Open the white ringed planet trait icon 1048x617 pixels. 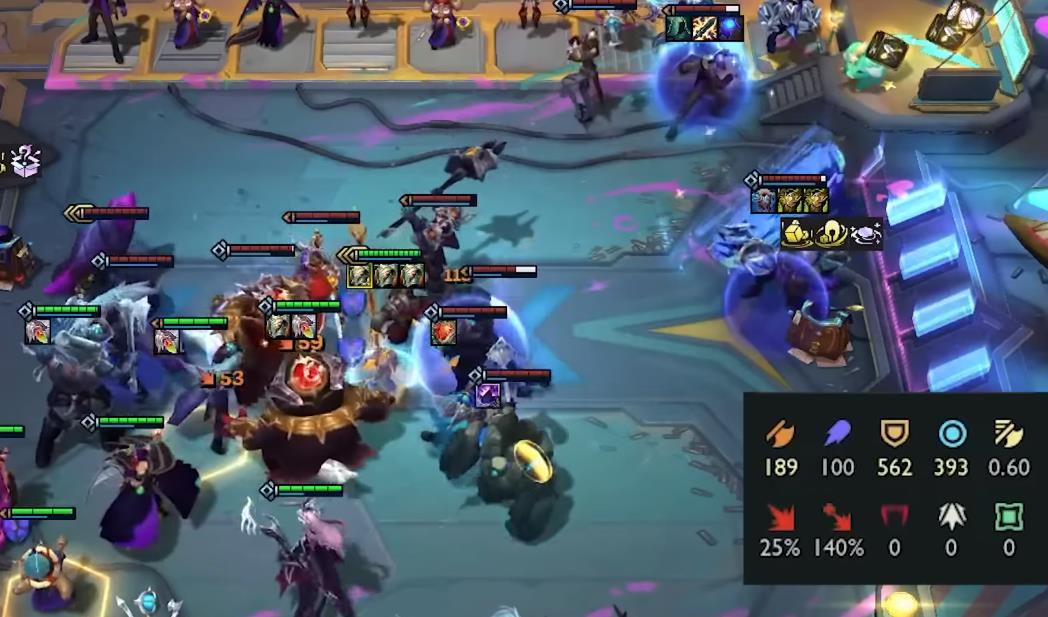tap(866, 234)
